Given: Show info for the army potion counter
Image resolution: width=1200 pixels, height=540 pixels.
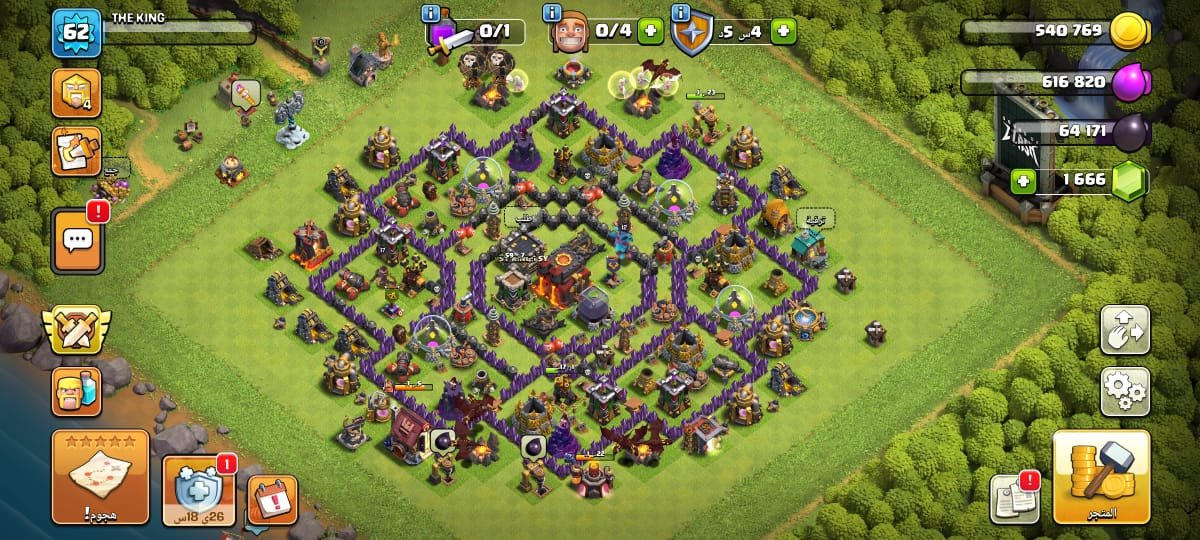Looking at the screenshot, I should coord(431,14).
